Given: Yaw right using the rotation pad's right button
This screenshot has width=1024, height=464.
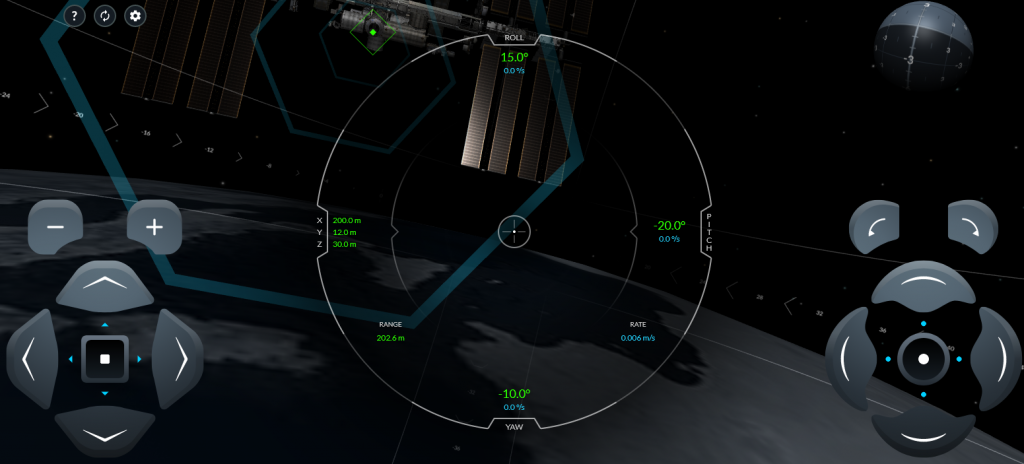Looking at the screenshot, I should tap(996, 358).
